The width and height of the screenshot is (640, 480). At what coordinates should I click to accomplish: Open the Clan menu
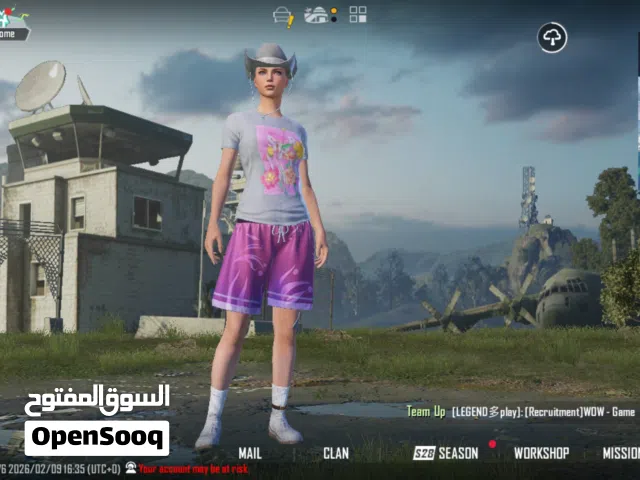336,453
